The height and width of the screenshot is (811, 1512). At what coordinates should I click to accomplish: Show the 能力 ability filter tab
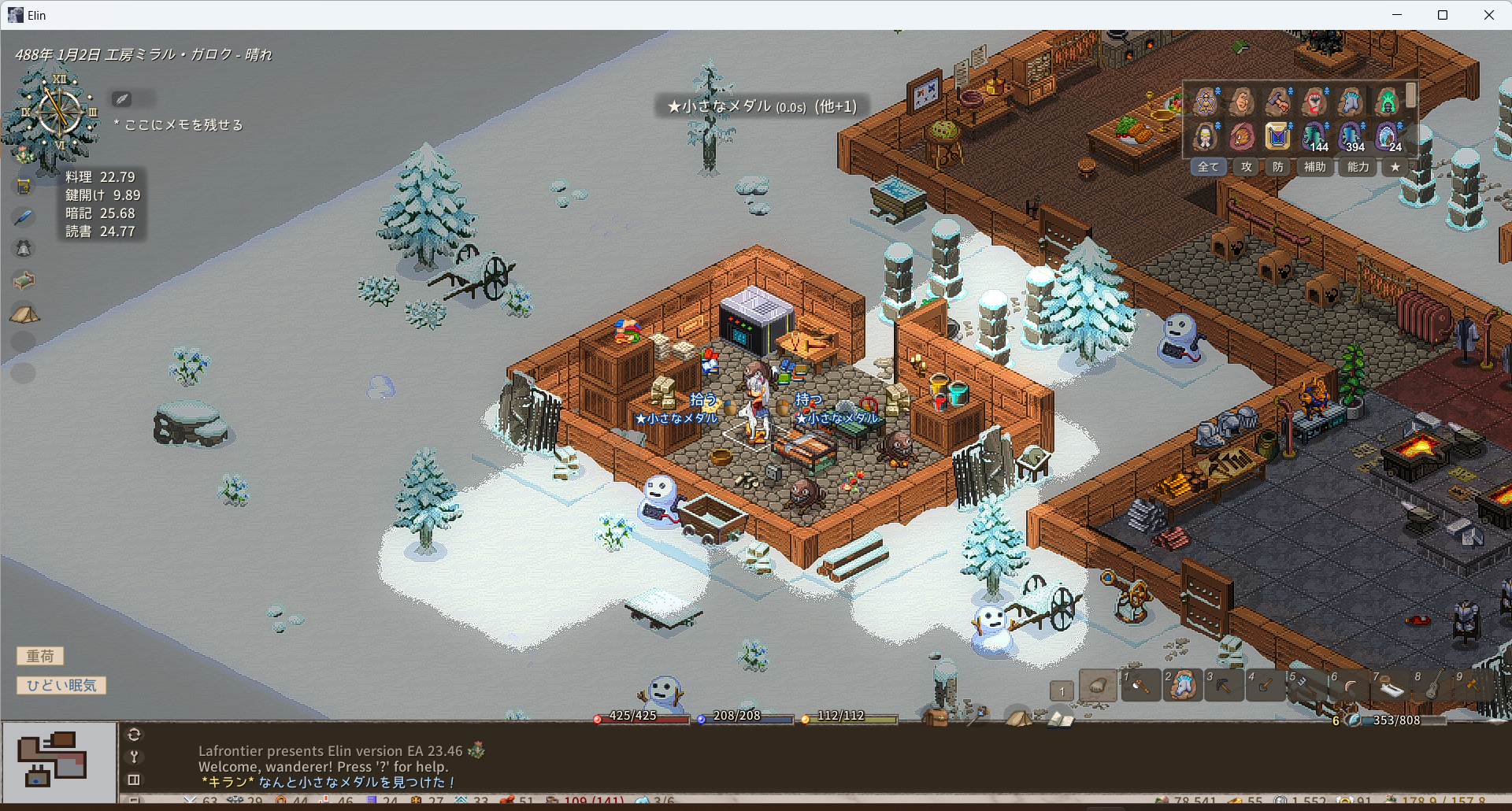coord(1358,167)
